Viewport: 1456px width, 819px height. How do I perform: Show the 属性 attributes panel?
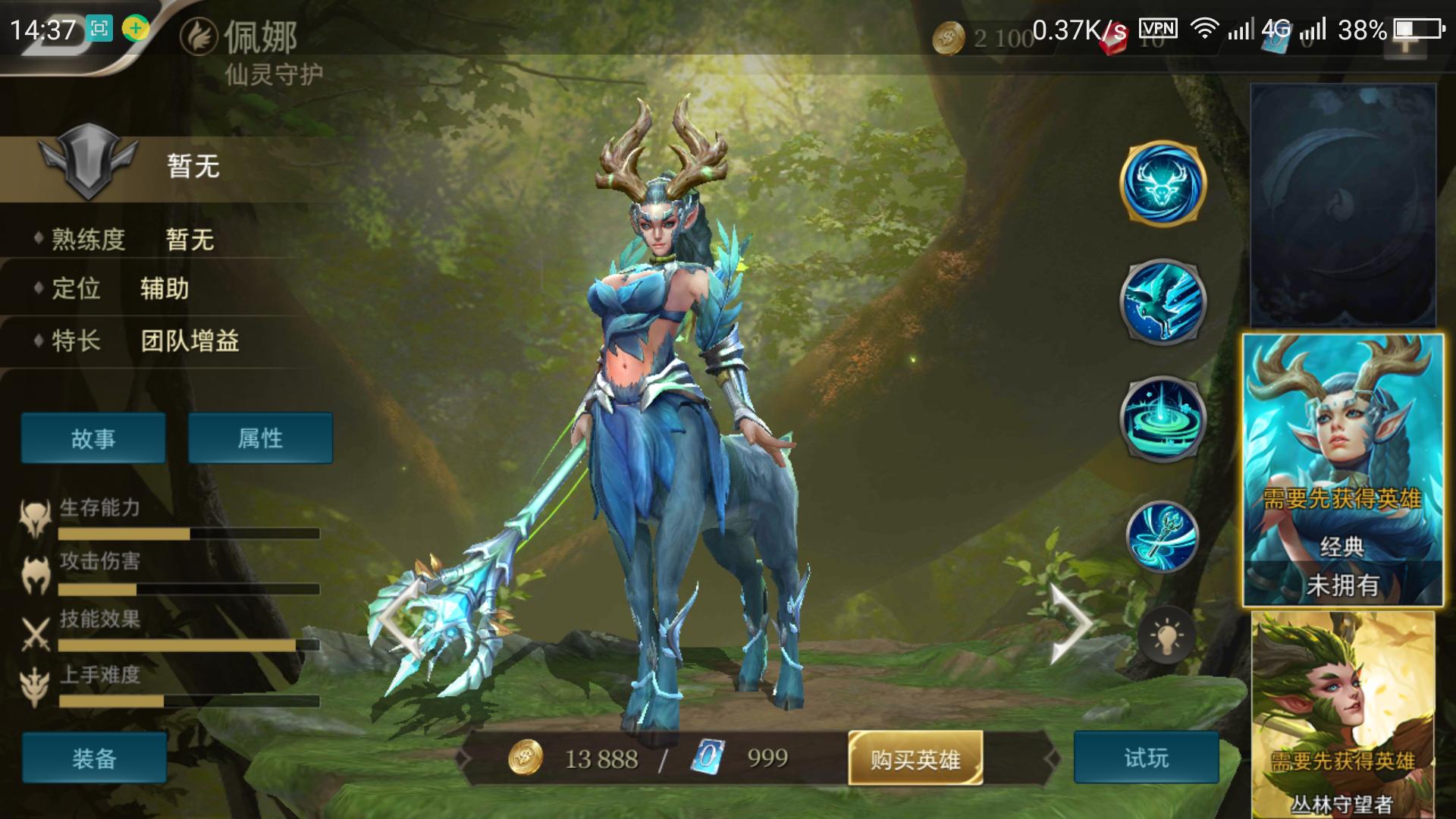(x=260, y=438)
